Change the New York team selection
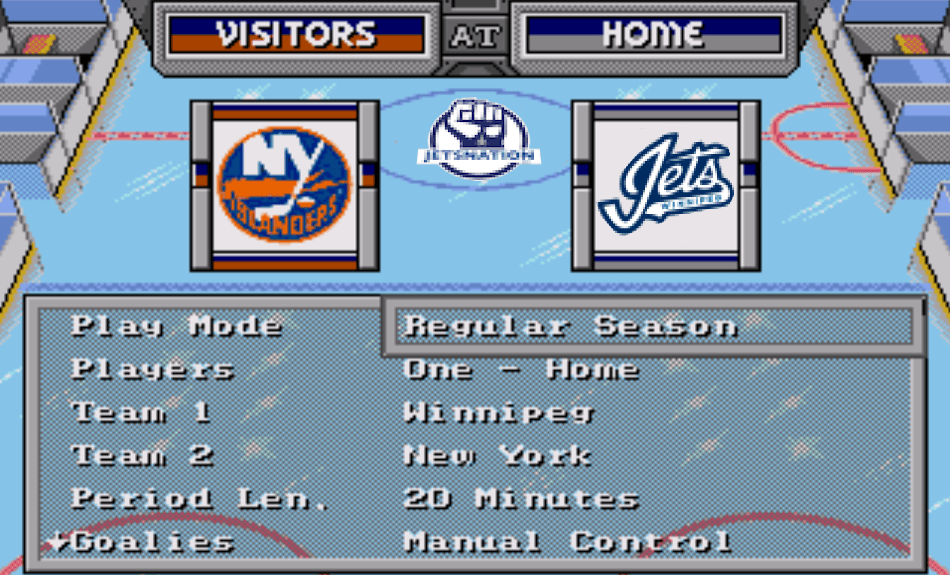Viewport: 950px width, 575px height. coord(497,455)
